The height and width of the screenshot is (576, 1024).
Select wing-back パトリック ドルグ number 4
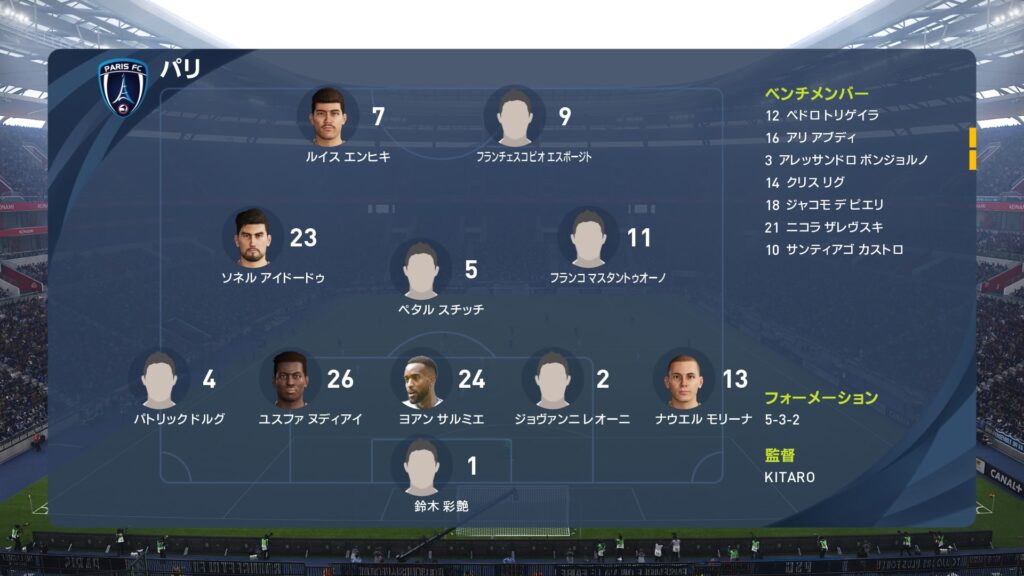(160, 380)
